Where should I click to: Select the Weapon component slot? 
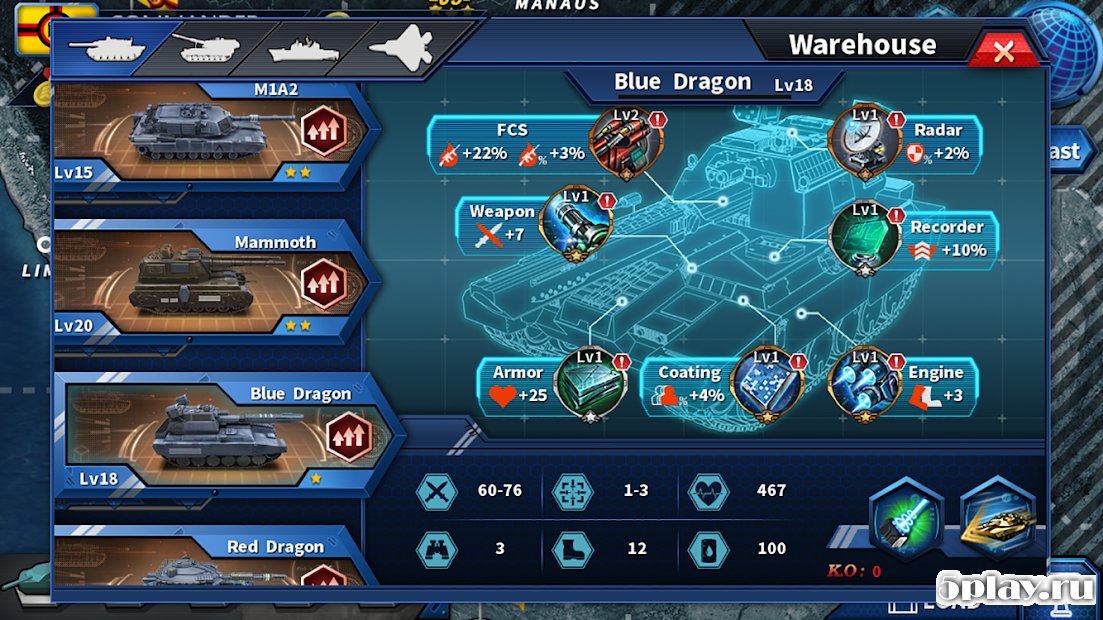click(x=576, y=223)
